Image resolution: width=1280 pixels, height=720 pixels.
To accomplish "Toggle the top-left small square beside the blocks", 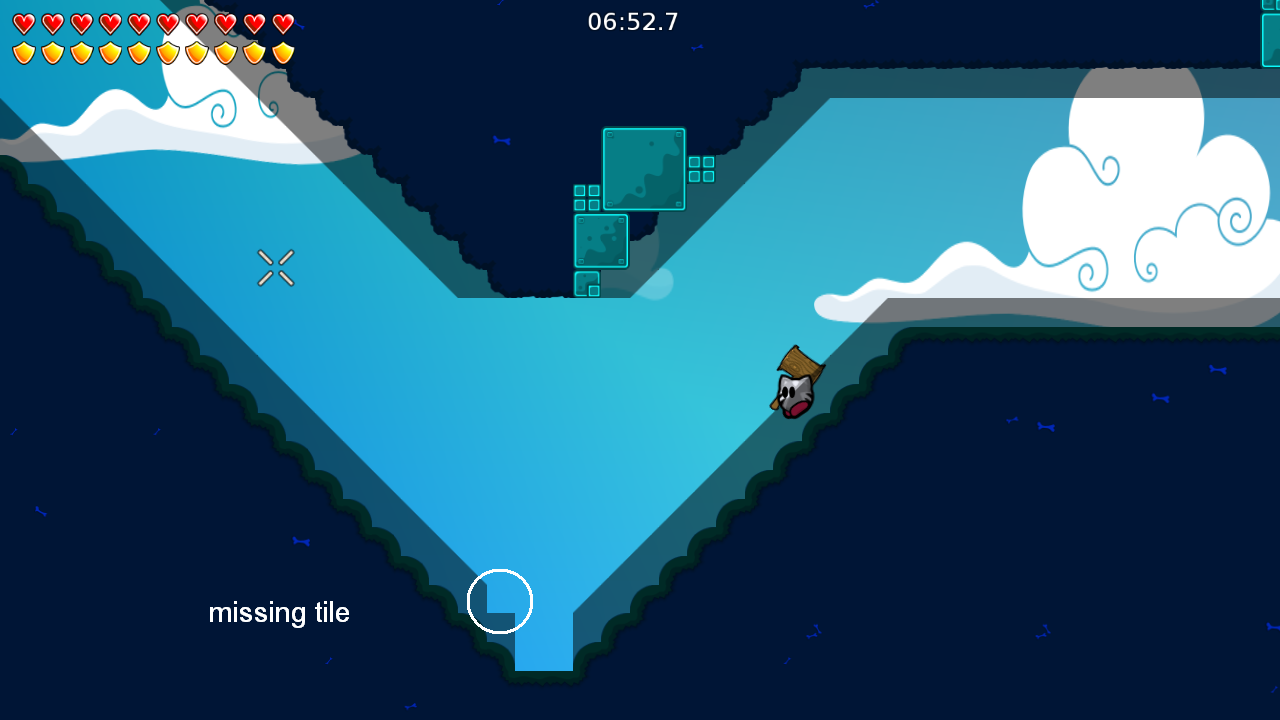I will 580,190.
